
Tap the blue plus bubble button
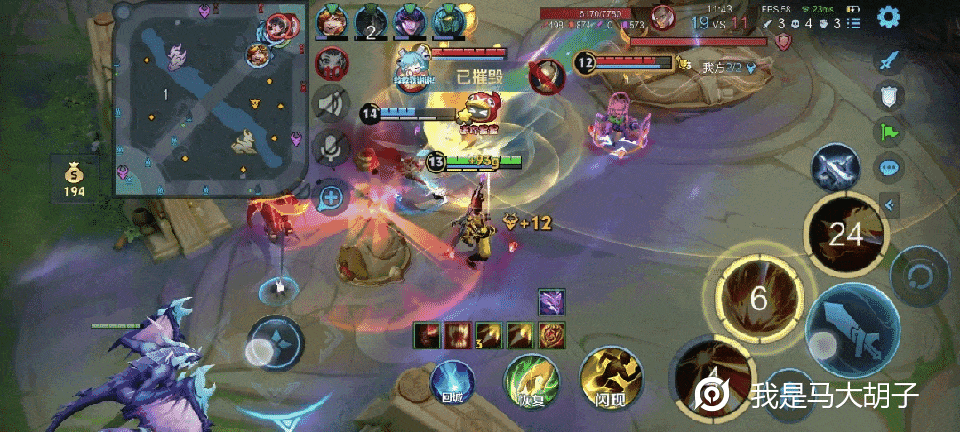(331, 197)
